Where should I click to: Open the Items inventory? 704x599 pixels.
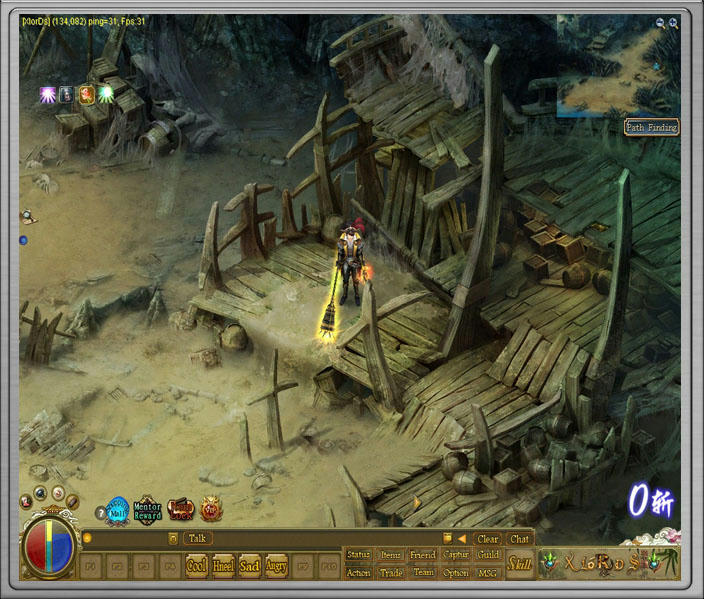(x=391, y=555)
